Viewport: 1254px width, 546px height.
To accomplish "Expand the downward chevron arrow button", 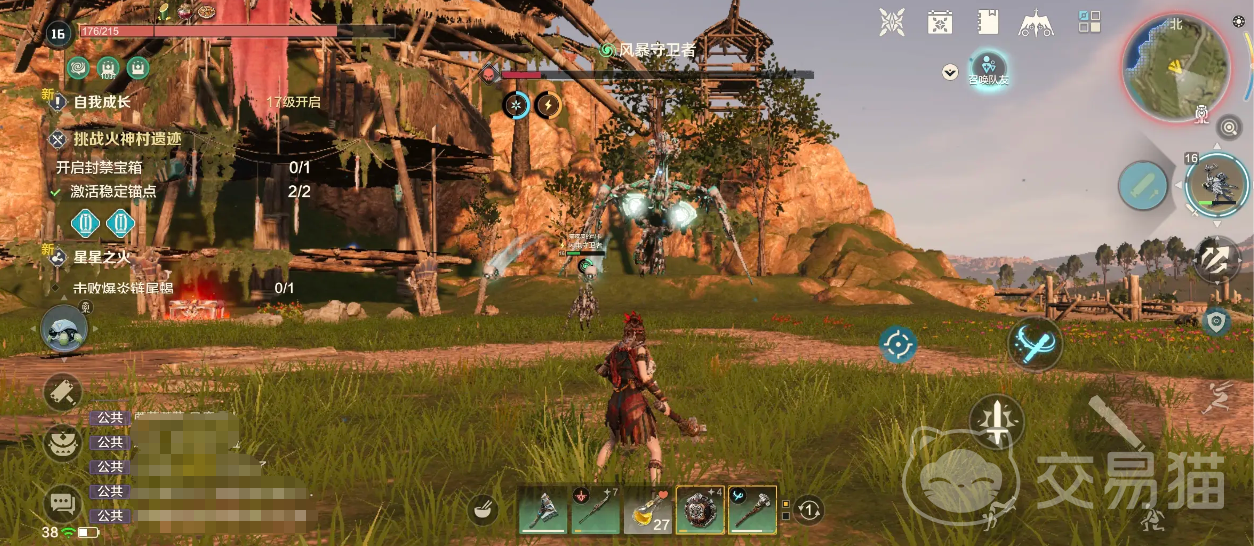I will click(x=950, y=72).
